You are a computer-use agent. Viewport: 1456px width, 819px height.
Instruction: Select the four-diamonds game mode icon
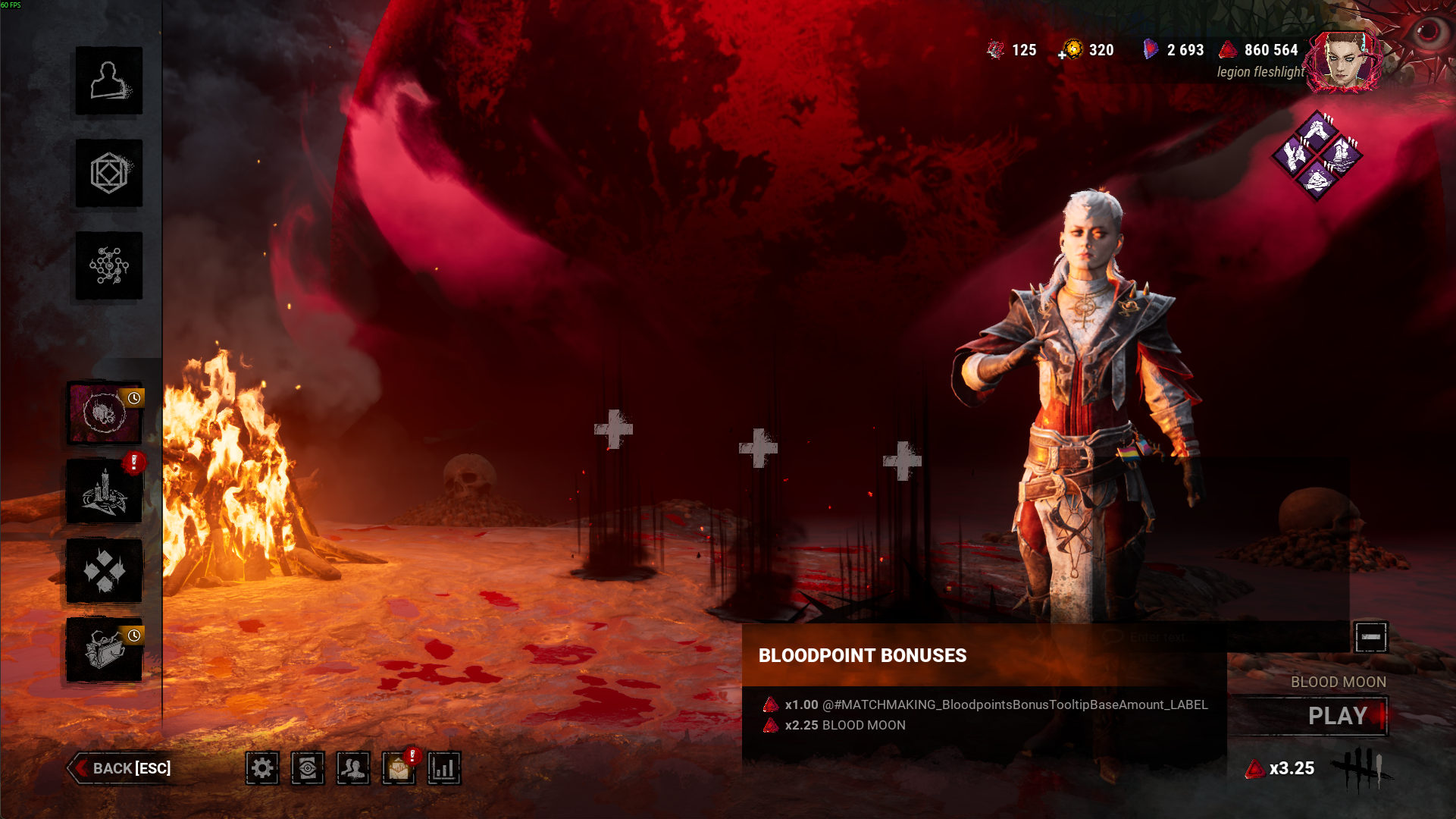(x=105, y=571)
